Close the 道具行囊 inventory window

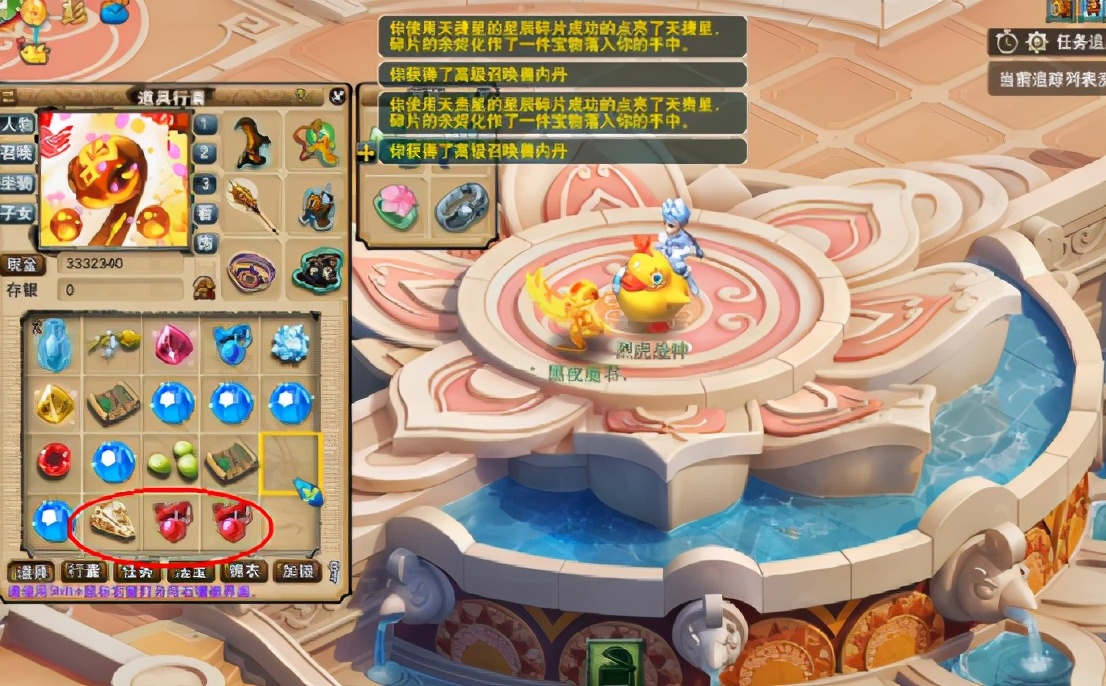[336, 97]
